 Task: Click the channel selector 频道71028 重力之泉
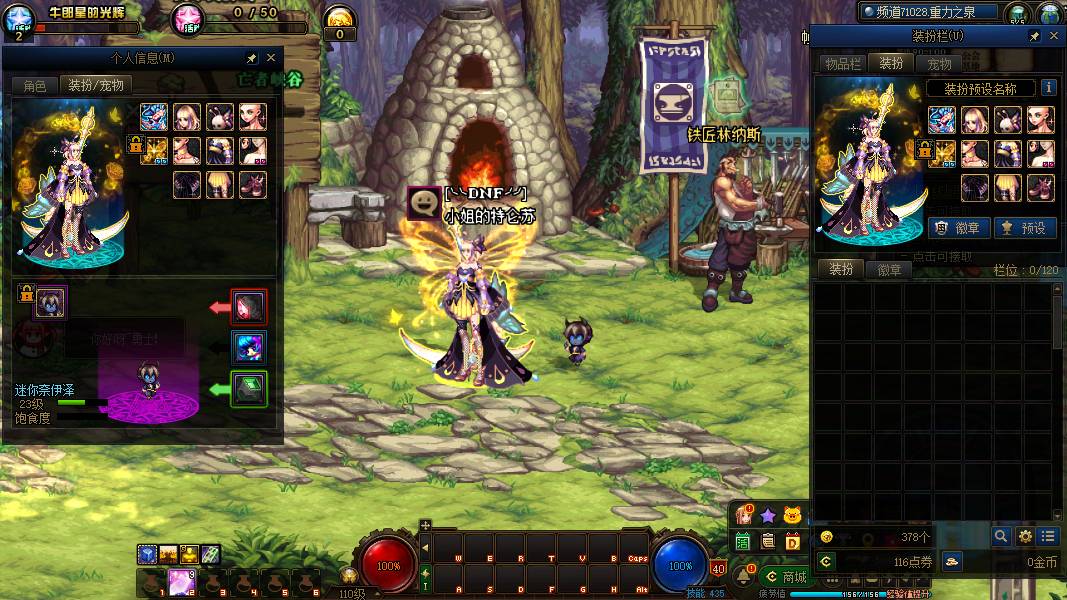tap(930, 12)
